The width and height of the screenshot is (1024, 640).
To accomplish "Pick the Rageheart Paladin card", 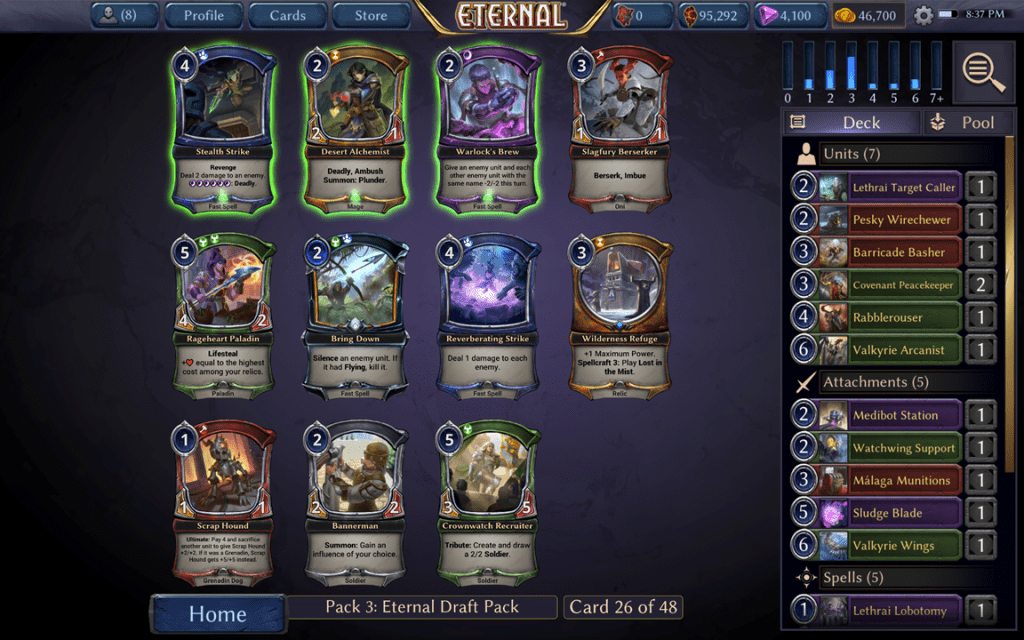I will click(x=224, y=318).
